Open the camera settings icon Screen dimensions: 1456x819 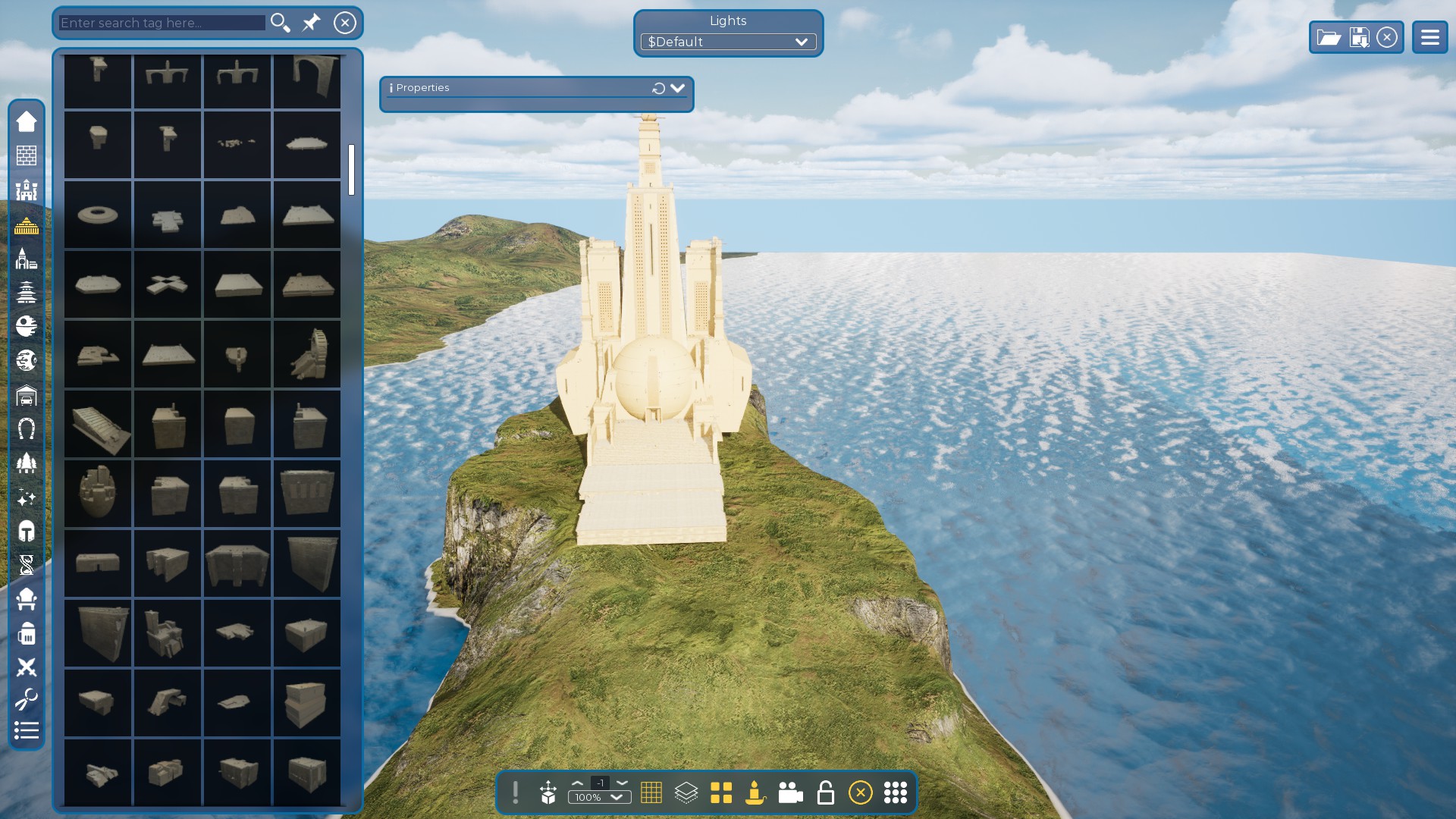pyautogui.click(x=790, y=792)
